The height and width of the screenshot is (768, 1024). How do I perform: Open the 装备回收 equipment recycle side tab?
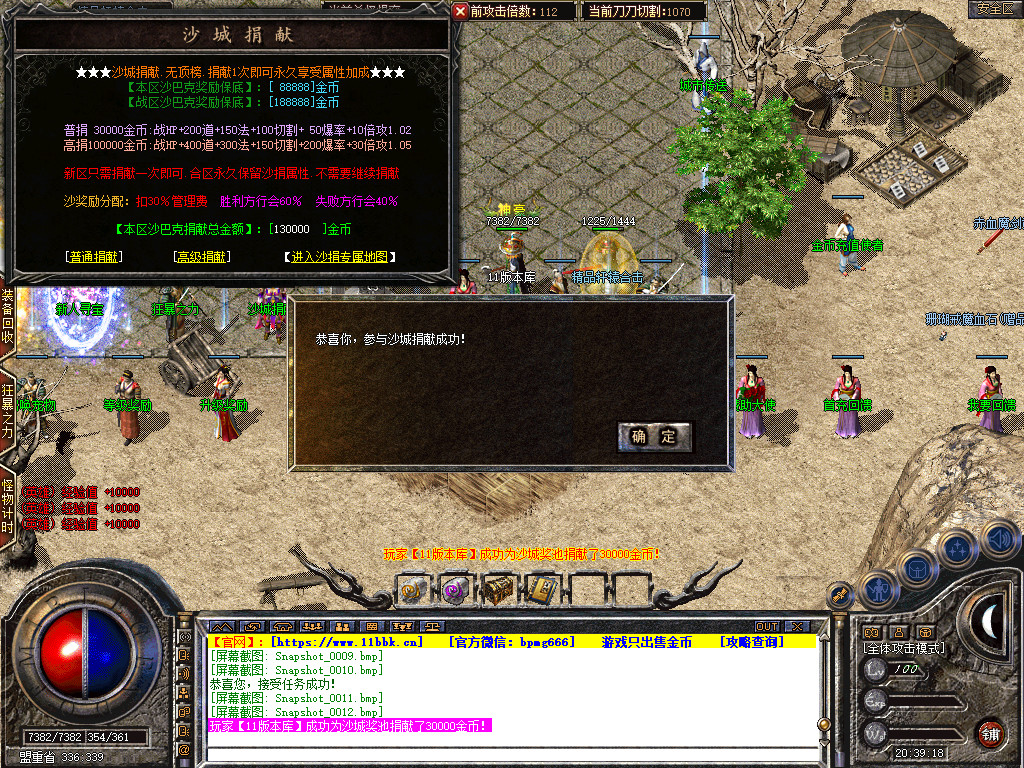[x=7, y=316]
